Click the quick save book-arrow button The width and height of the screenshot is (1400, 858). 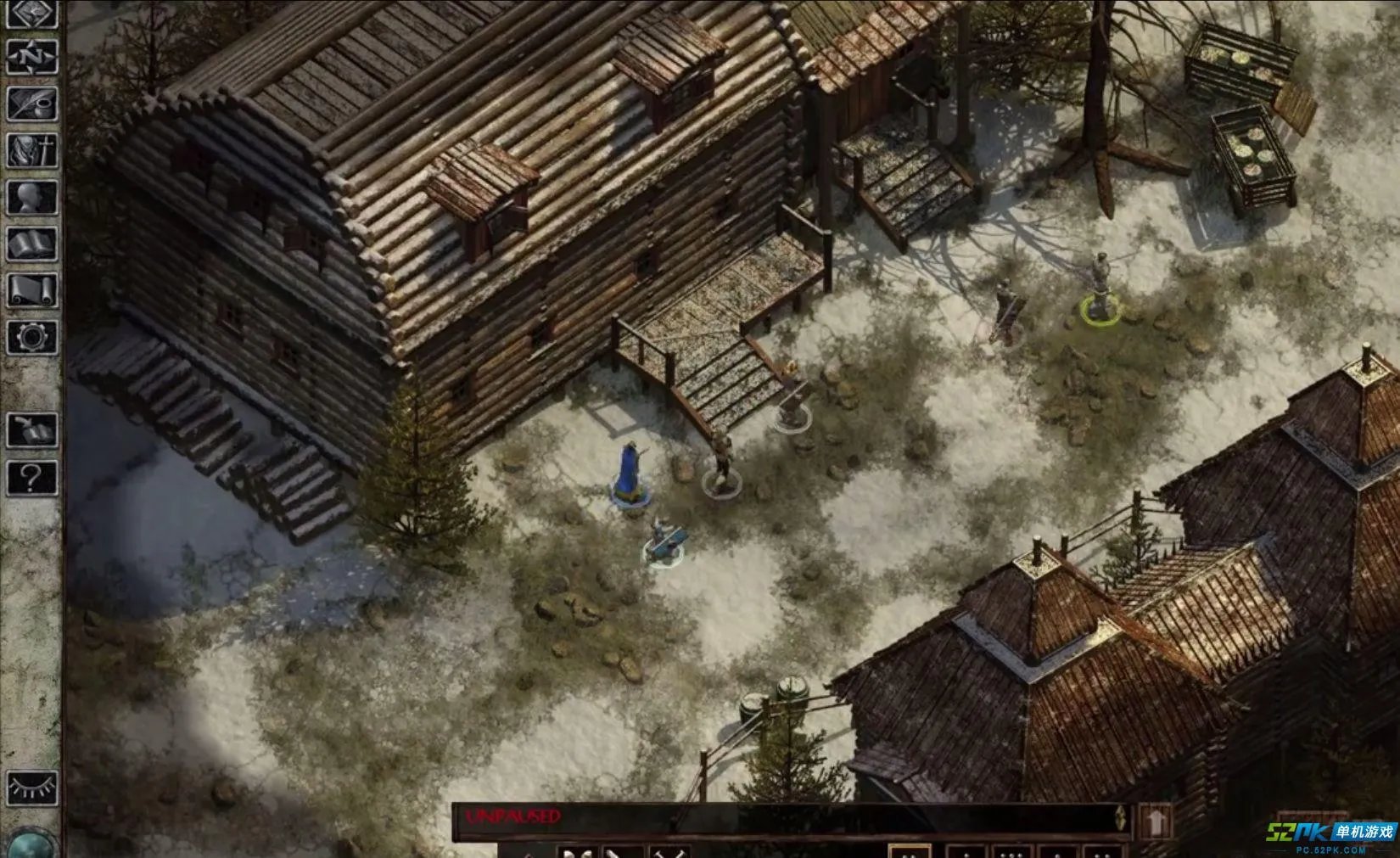click(32, 430)
